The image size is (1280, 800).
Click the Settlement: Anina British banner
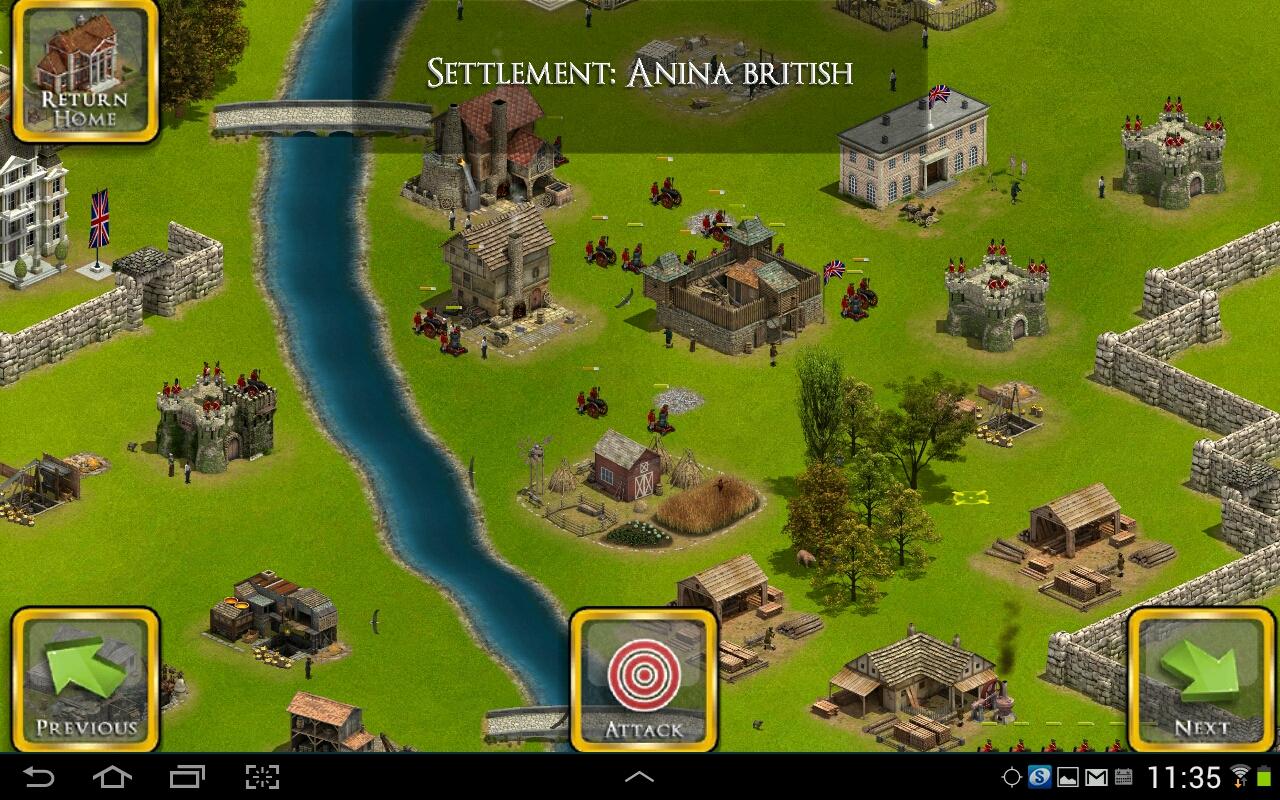pyautogui.click(x=642, y=72)
